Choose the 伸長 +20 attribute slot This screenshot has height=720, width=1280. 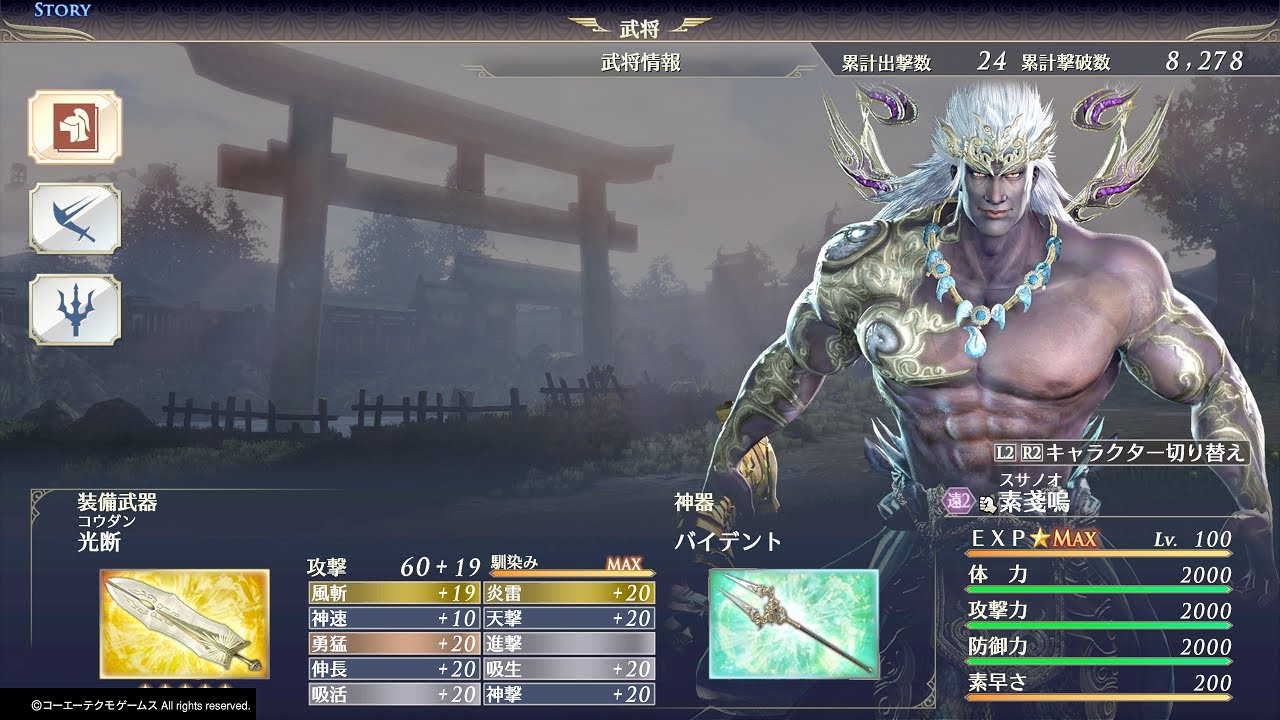click(x=394, y=669)
